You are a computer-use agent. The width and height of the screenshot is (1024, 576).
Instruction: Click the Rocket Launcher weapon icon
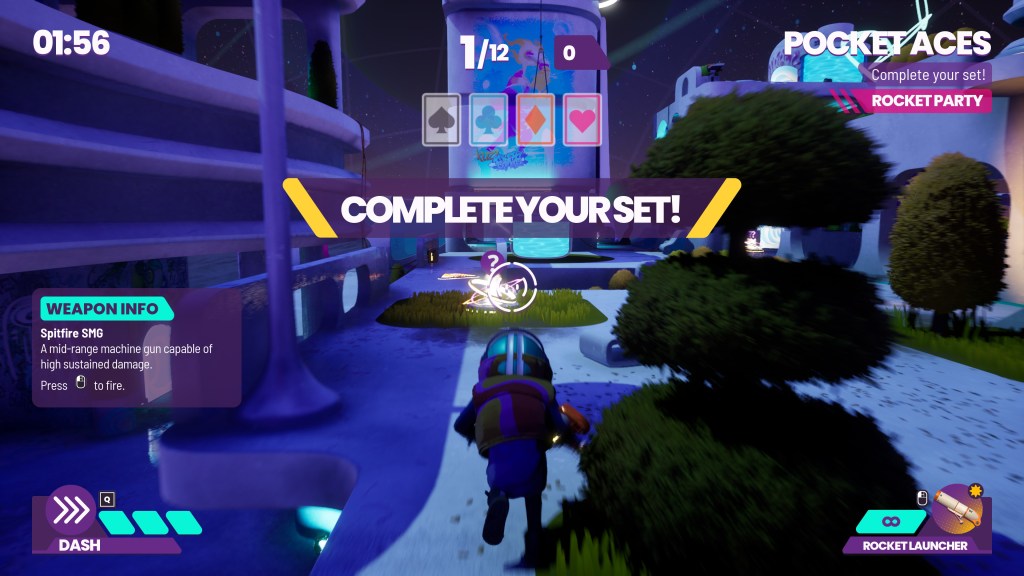tap(959, 510)
